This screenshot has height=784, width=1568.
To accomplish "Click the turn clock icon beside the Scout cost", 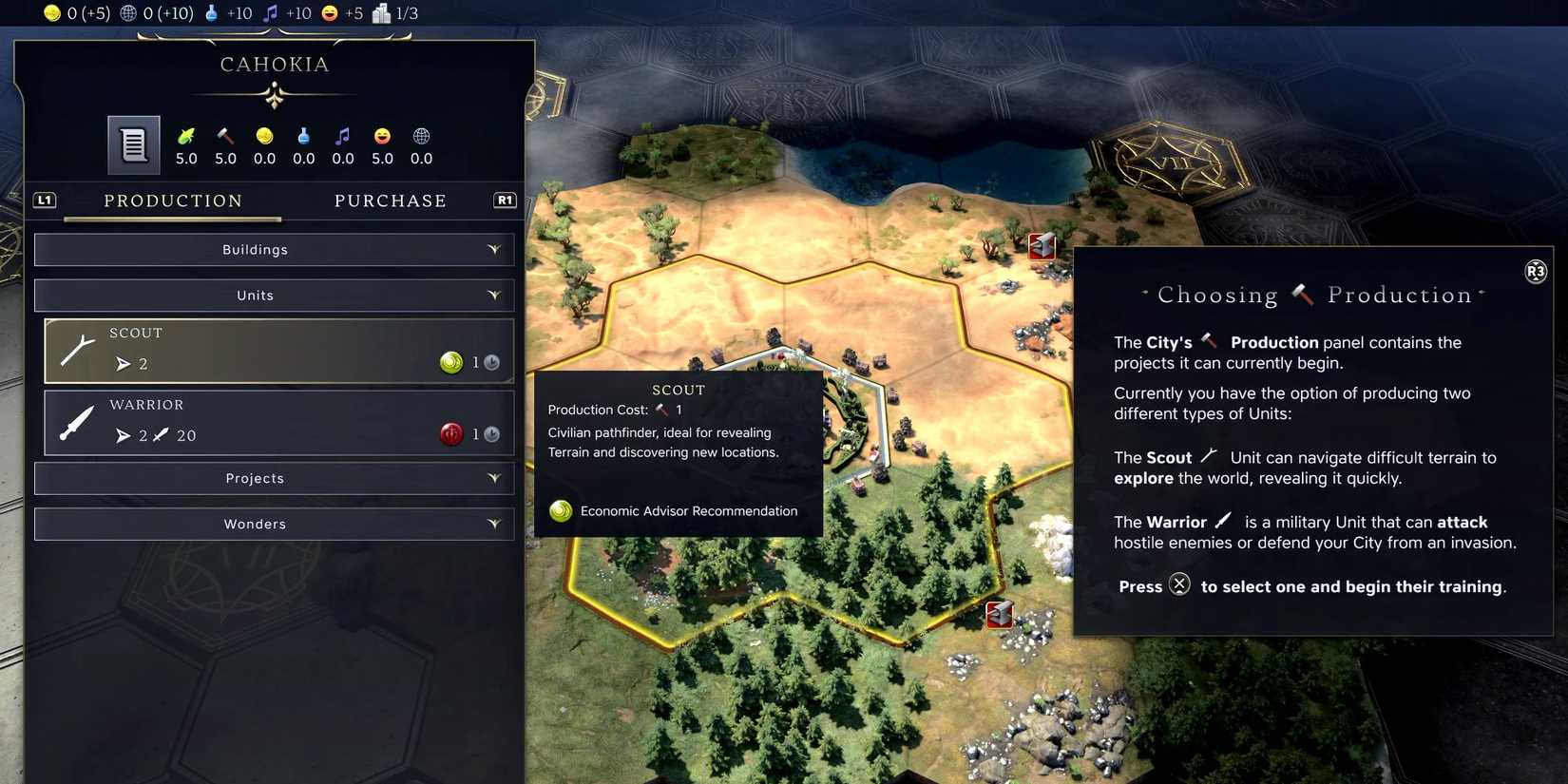I will [x=490, y=362].
